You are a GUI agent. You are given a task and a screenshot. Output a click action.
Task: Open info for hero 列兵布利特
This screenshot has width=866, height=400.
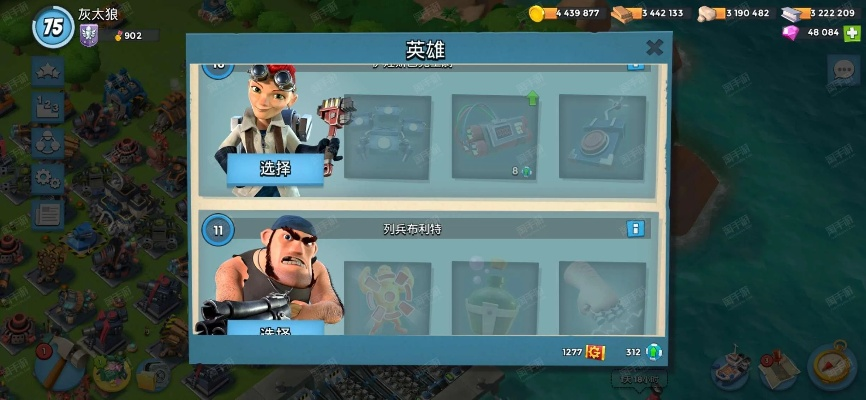634,229
